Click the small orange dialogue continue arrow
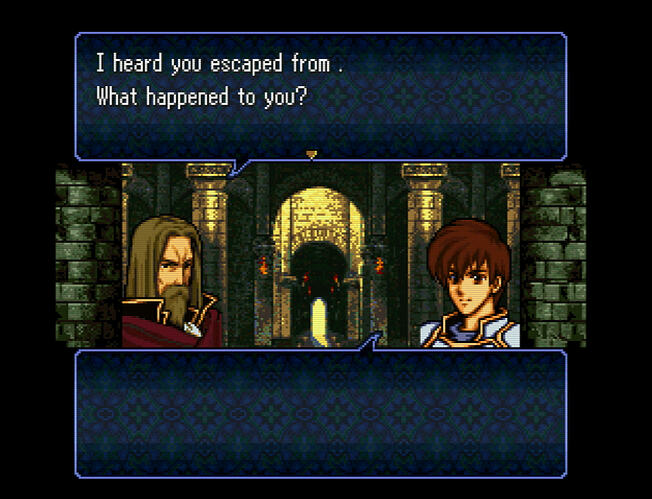 (x=311, y=154)
